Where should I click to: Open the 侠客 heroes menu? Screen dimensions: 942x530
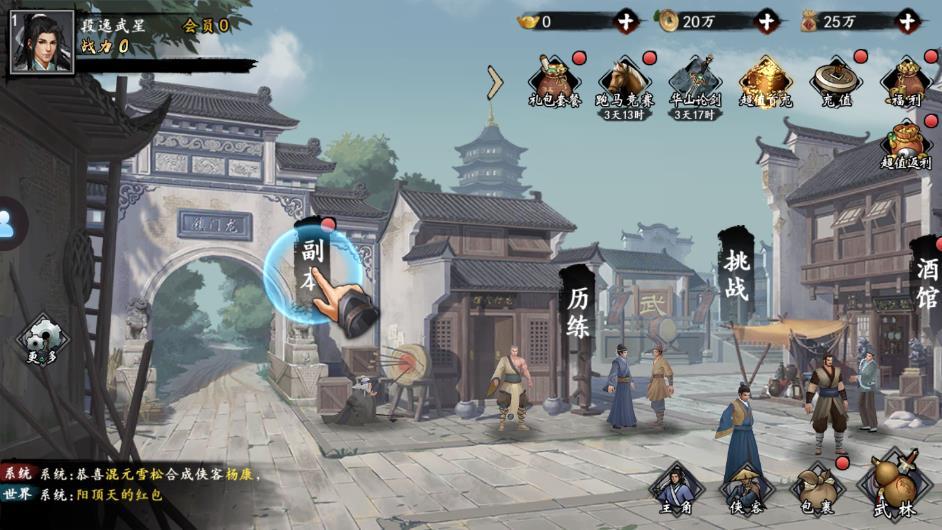[745, 492]
